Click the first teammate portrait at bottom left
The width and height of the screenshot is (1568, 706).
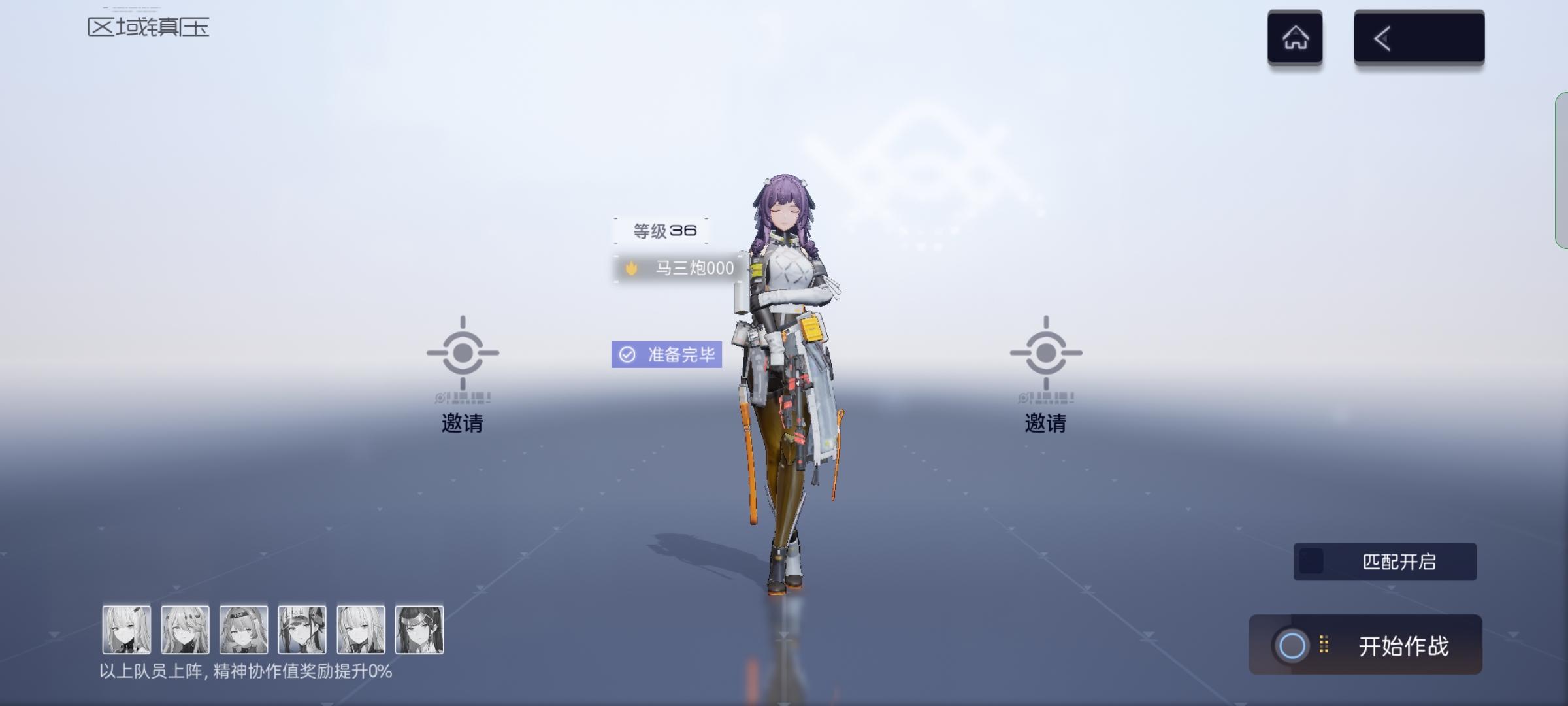click(x=127, y=630)
